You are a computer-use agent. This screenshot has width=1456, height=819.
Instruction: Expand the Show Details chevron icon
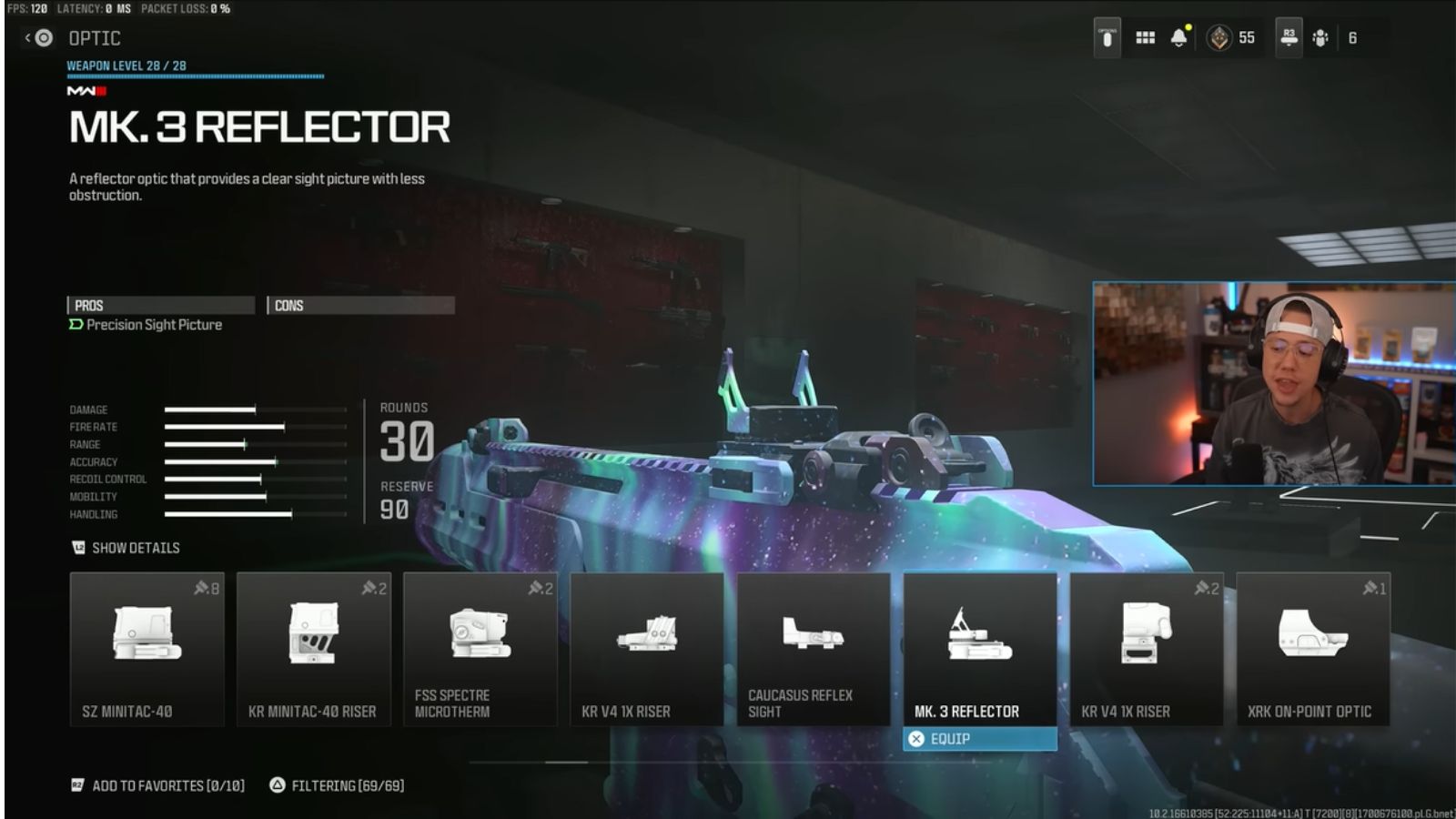pos(78,548)
